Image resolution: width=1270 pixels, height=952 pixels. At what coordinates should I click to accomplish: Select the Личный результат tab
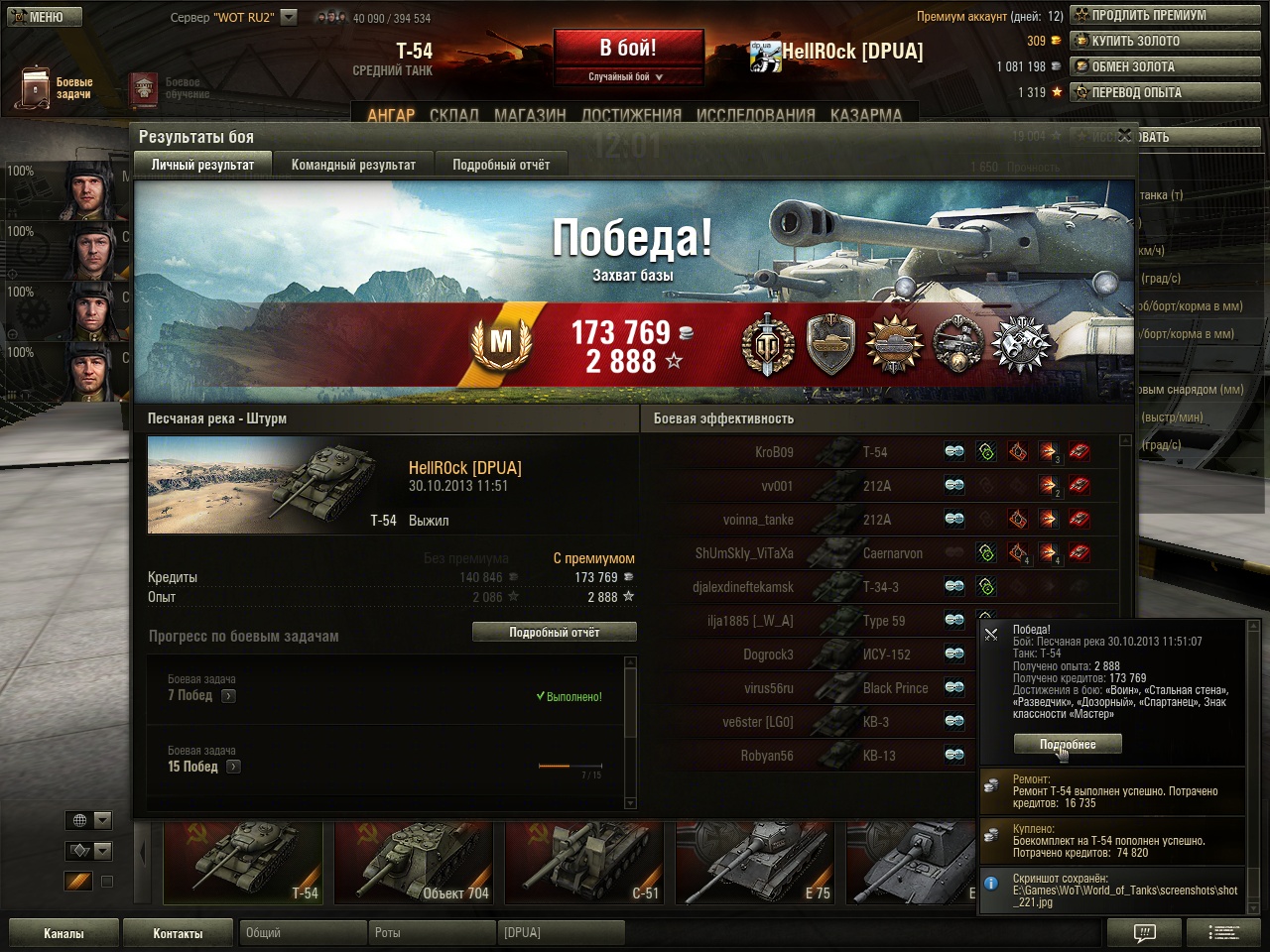pos(202,165)
